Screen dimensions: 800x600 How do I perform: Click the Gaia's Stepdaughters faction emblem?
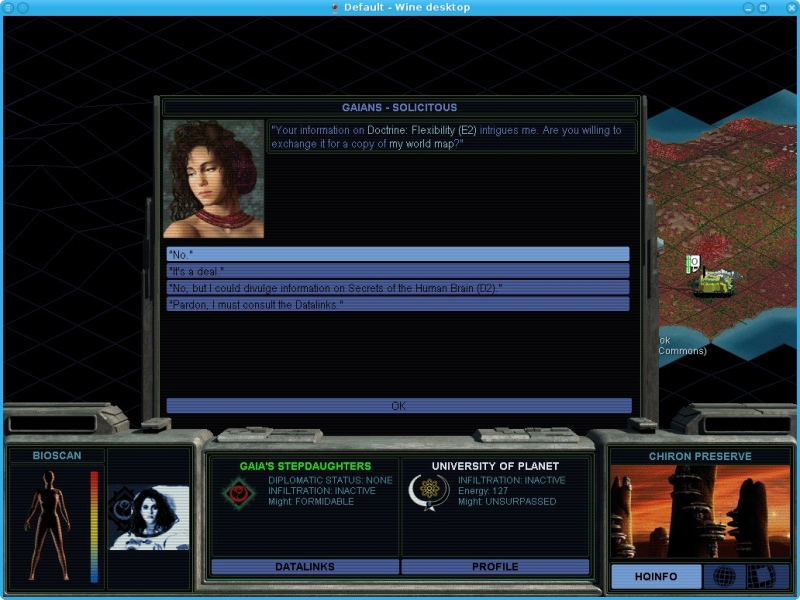point(240,492)
